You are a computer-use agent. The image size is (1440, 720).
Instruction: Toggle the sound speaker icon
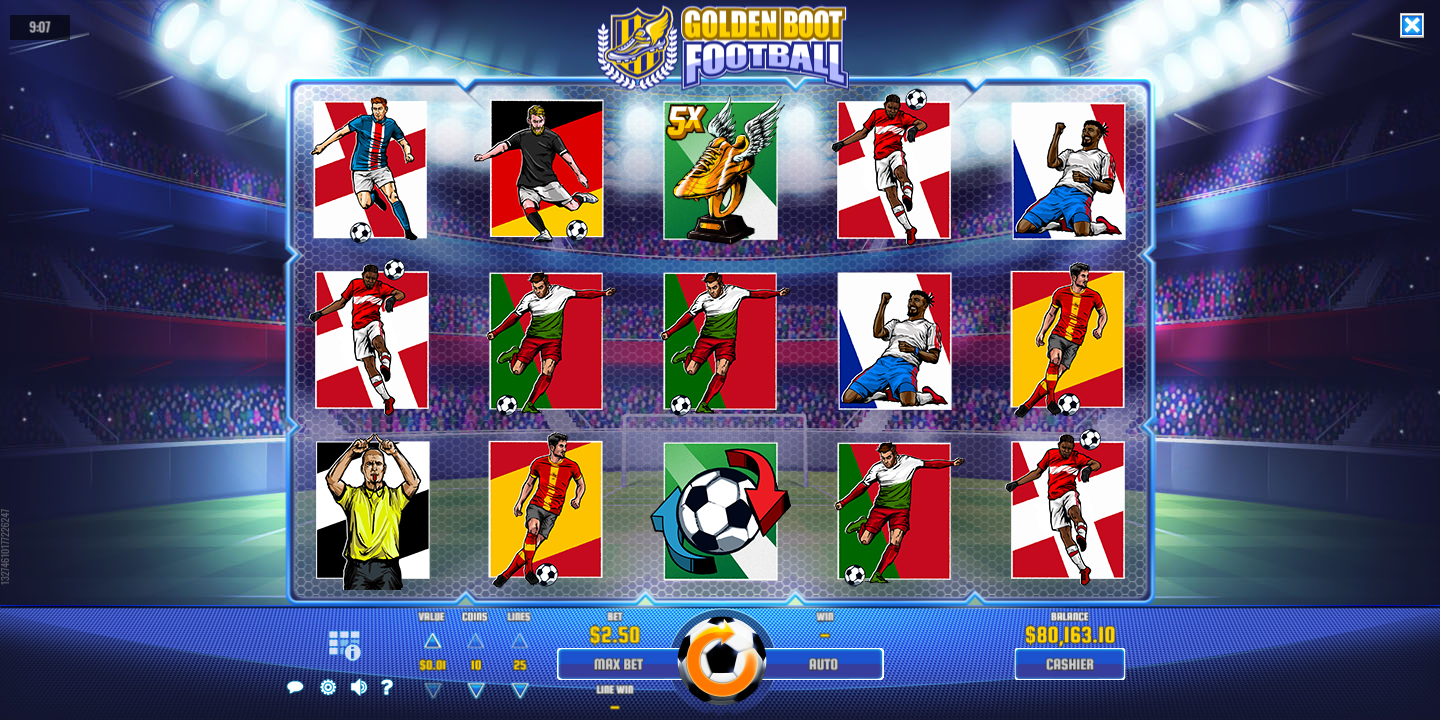point(358,687)
